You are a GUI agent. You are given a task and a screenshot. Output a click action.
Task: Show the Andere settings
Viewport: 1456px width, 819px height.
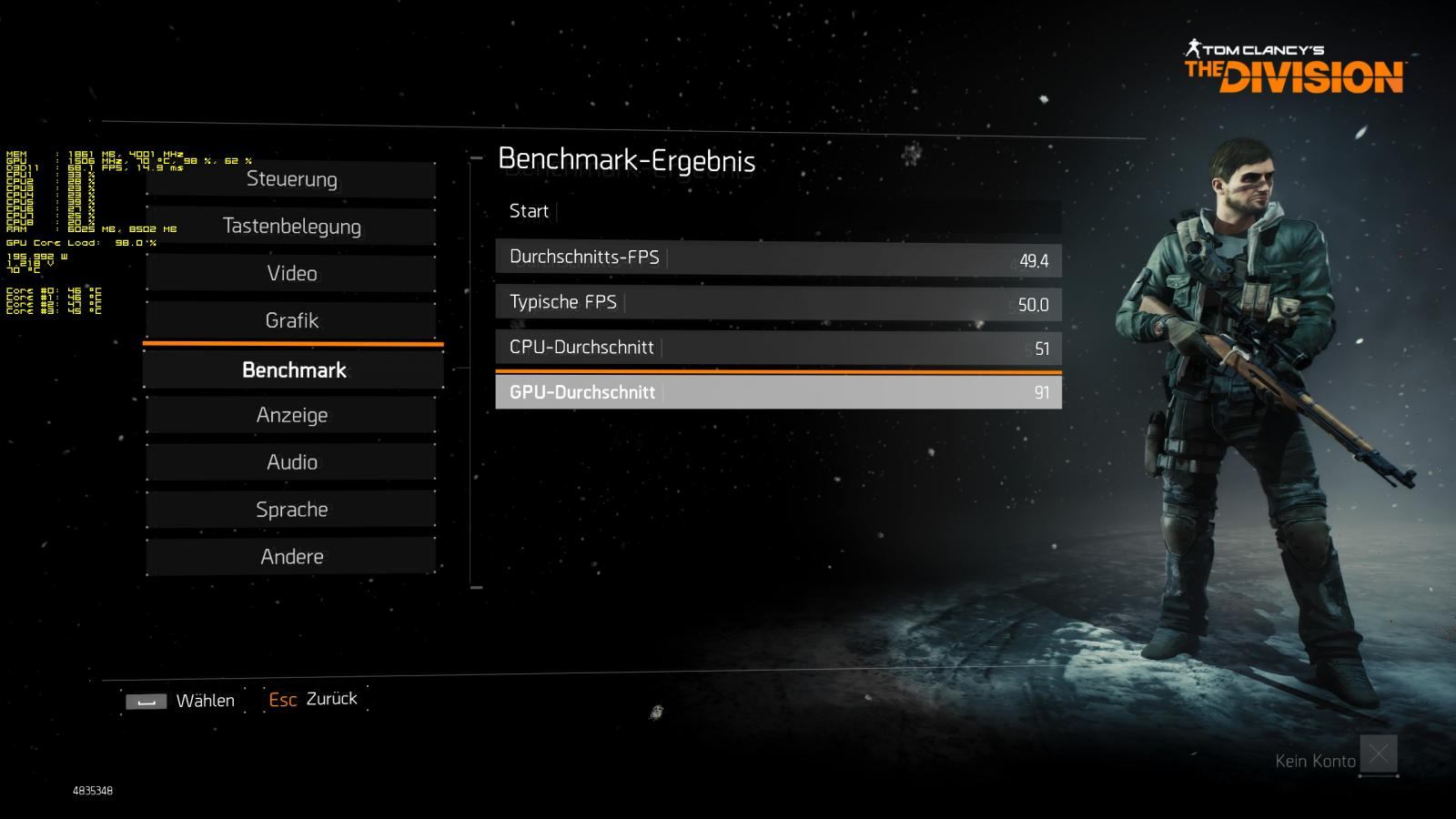(291, 557)
